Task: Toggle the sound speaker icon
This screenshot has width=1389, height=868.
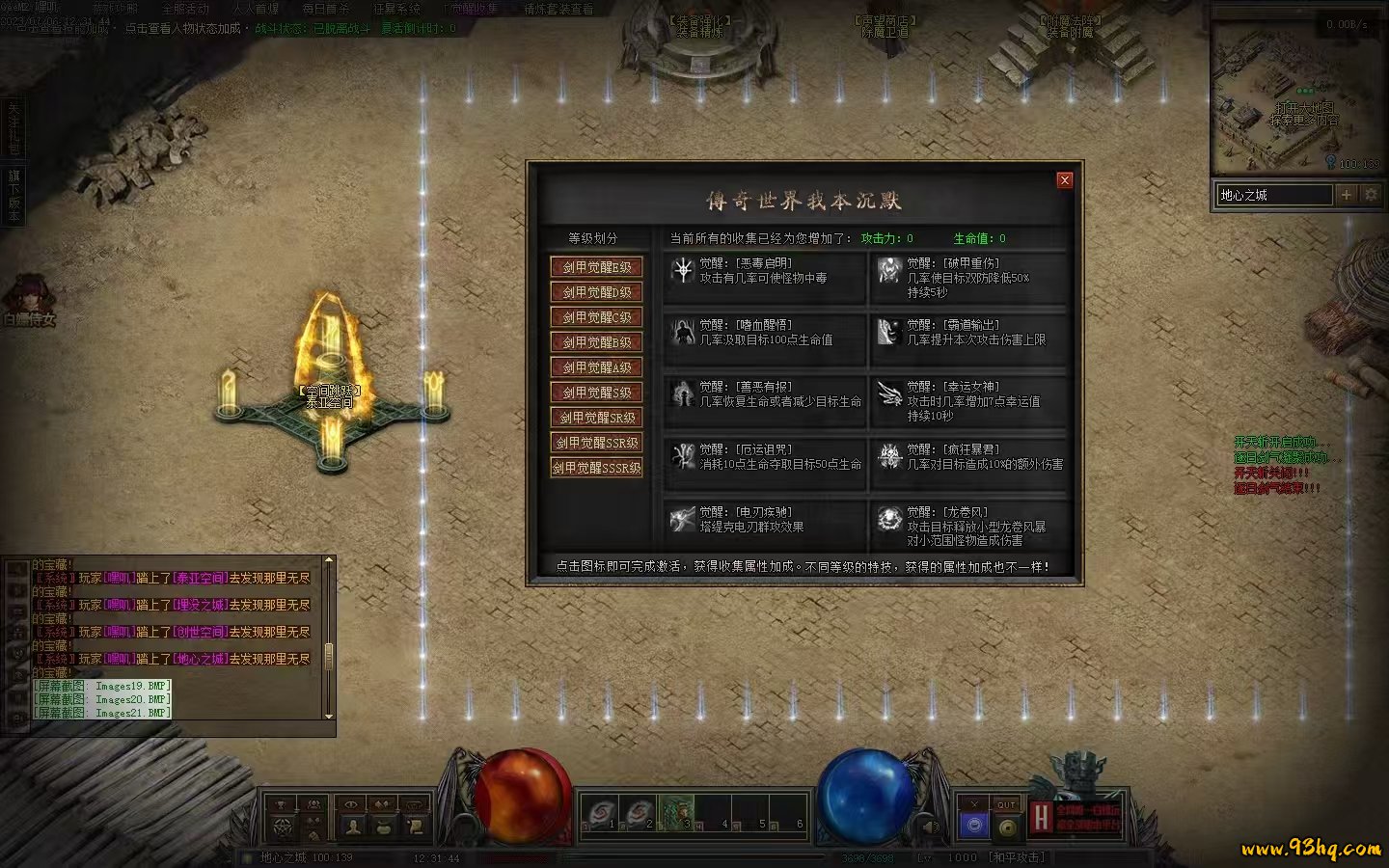Action: tap(931, 827)
